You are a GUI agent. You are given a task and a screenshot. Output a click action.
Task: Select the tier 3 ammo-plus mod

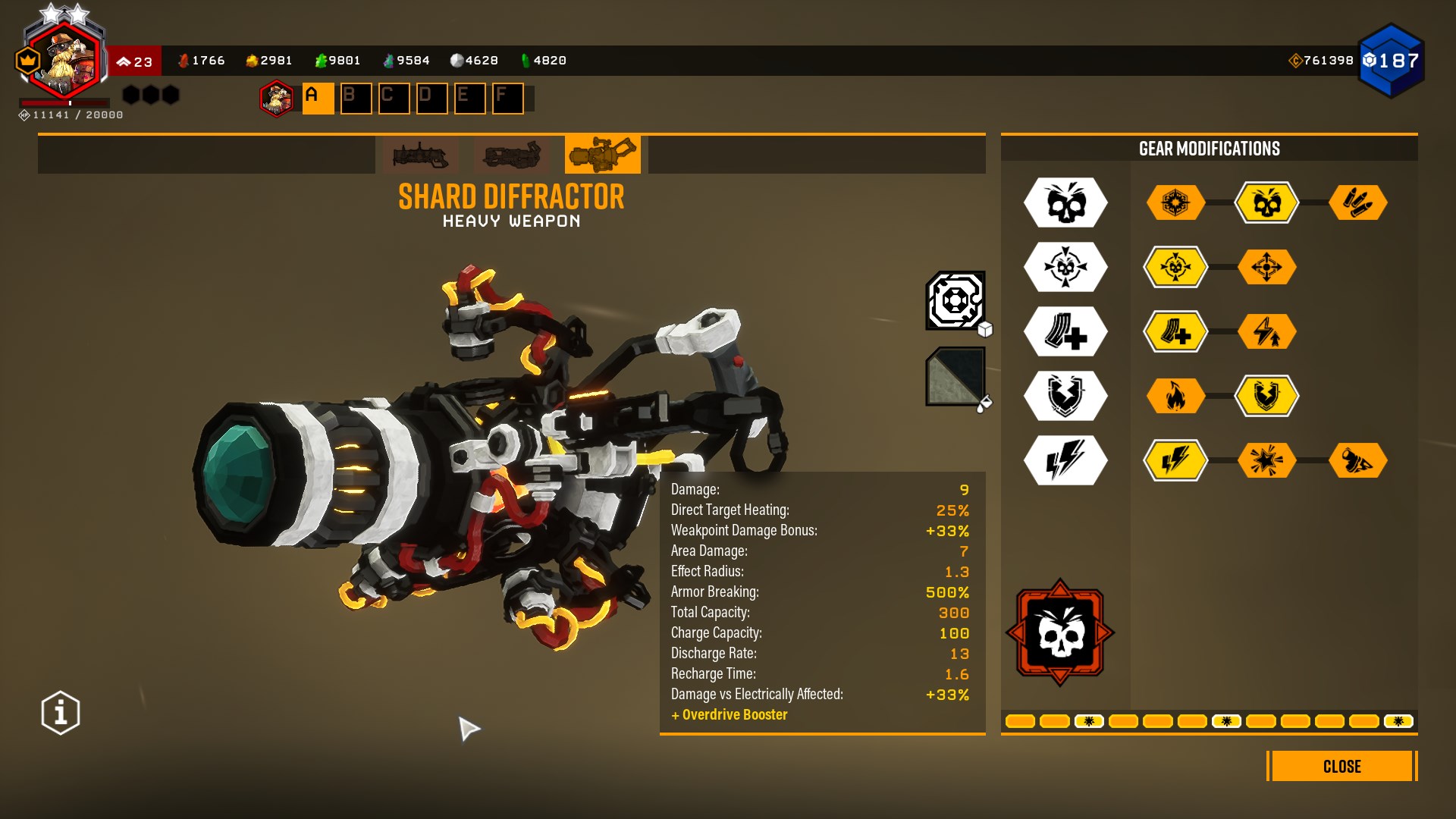point(1175,331)
